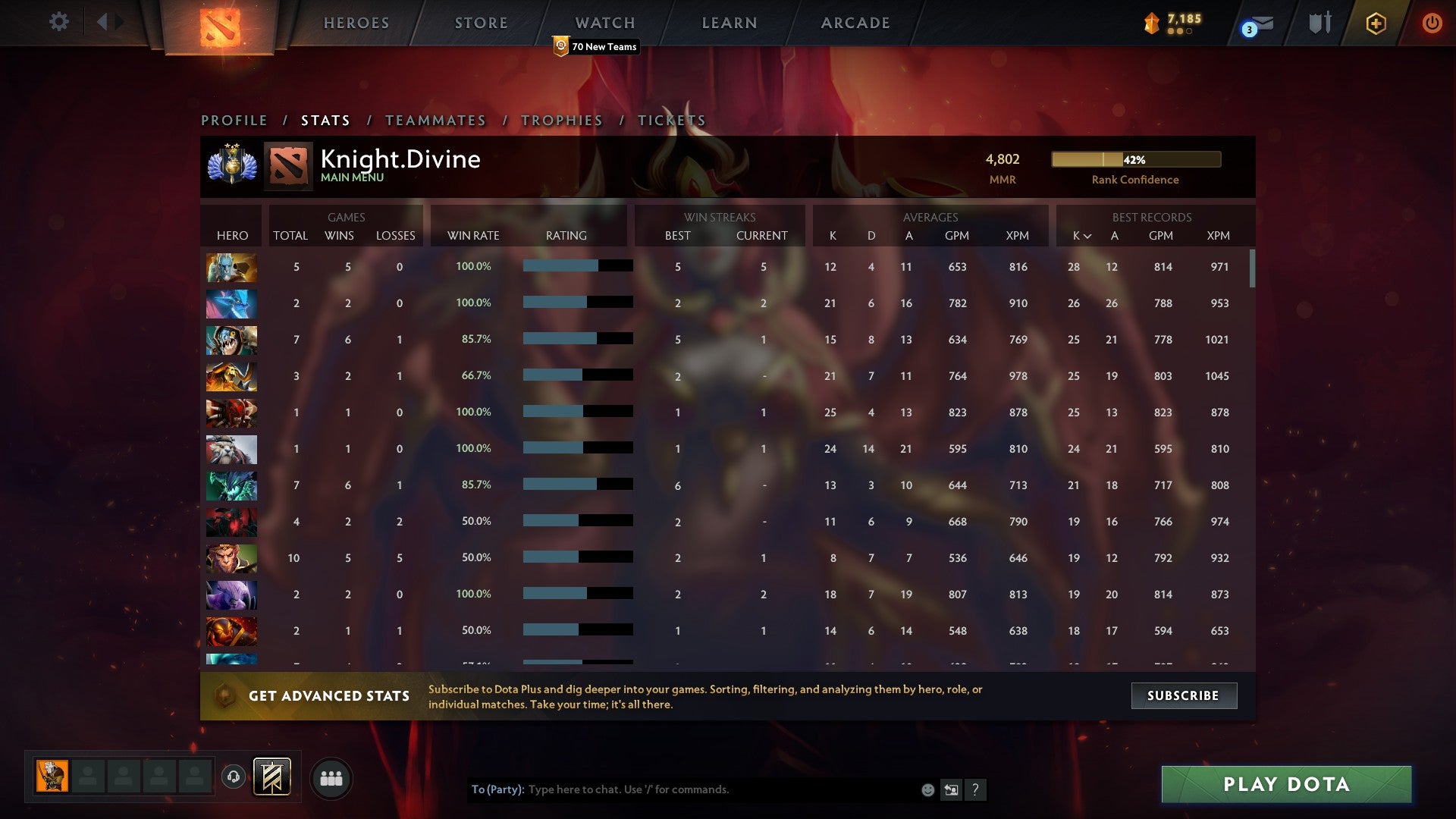Viewport: 1456px width, 819px height.
Task: Open the Armory shield and sword icon
Action: point(1319,23)
